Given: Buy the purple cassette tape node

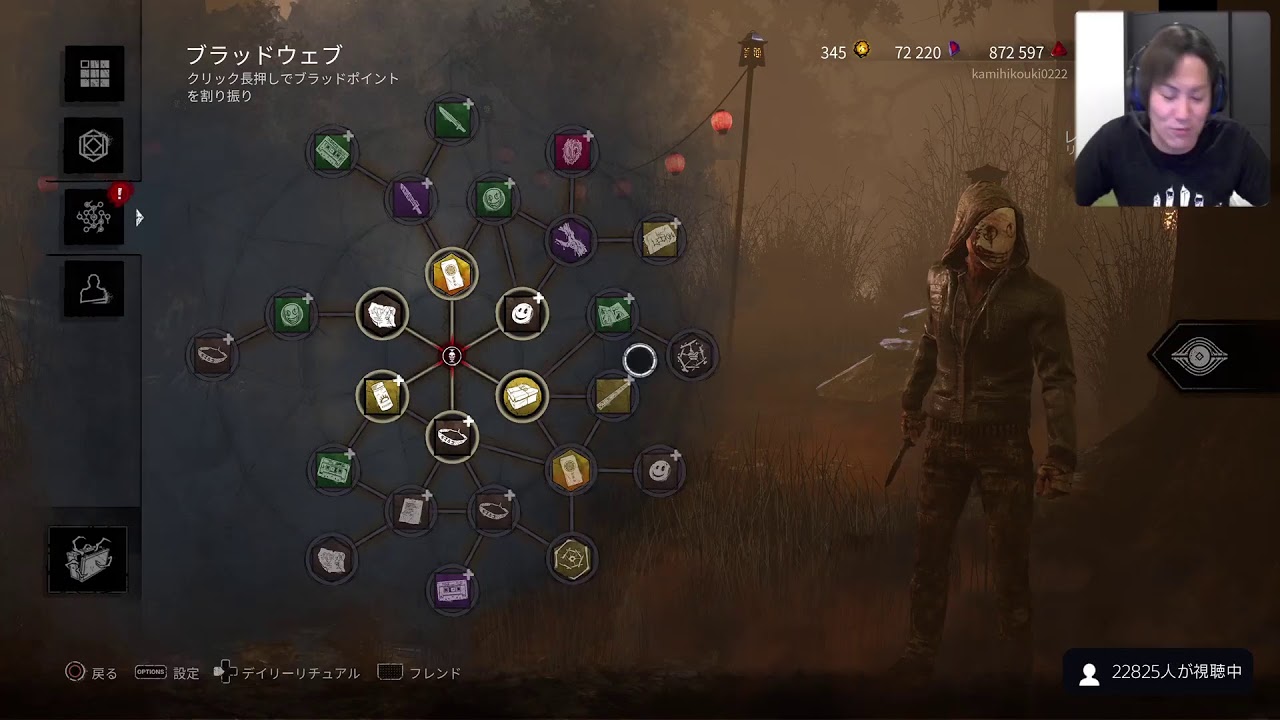Looking at the screenshot, I should click(x=451, y=589).
